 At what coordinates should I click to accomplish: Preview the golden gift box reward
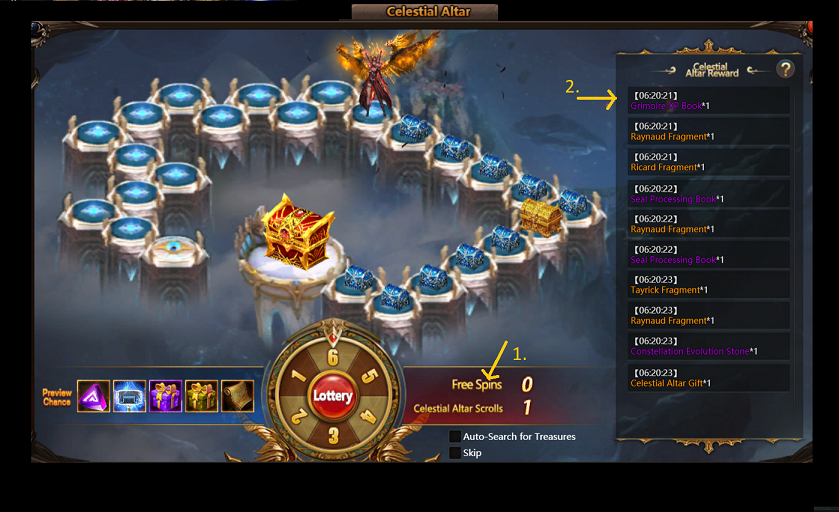[x=201, y=396]
